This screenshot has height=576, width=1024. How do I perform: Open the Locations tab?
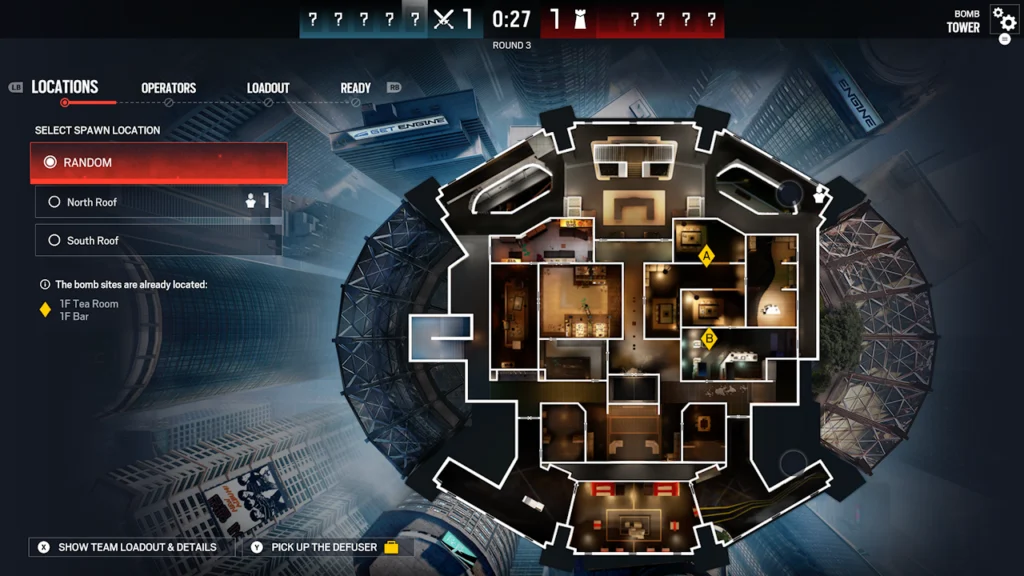click(65, 87)
